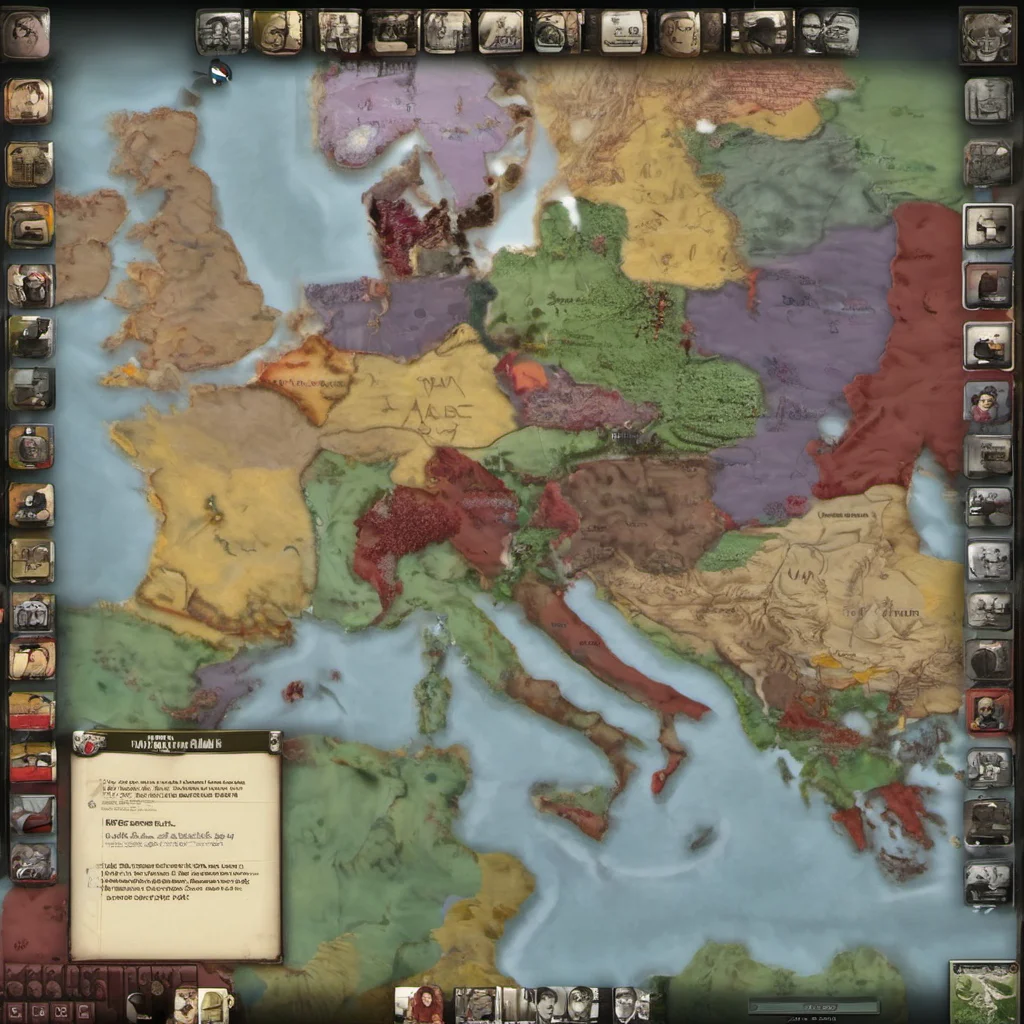The height and width of the screenshot is (1024, 1024).
Task: Select the red-framed portrait icon
Action: 989,710
